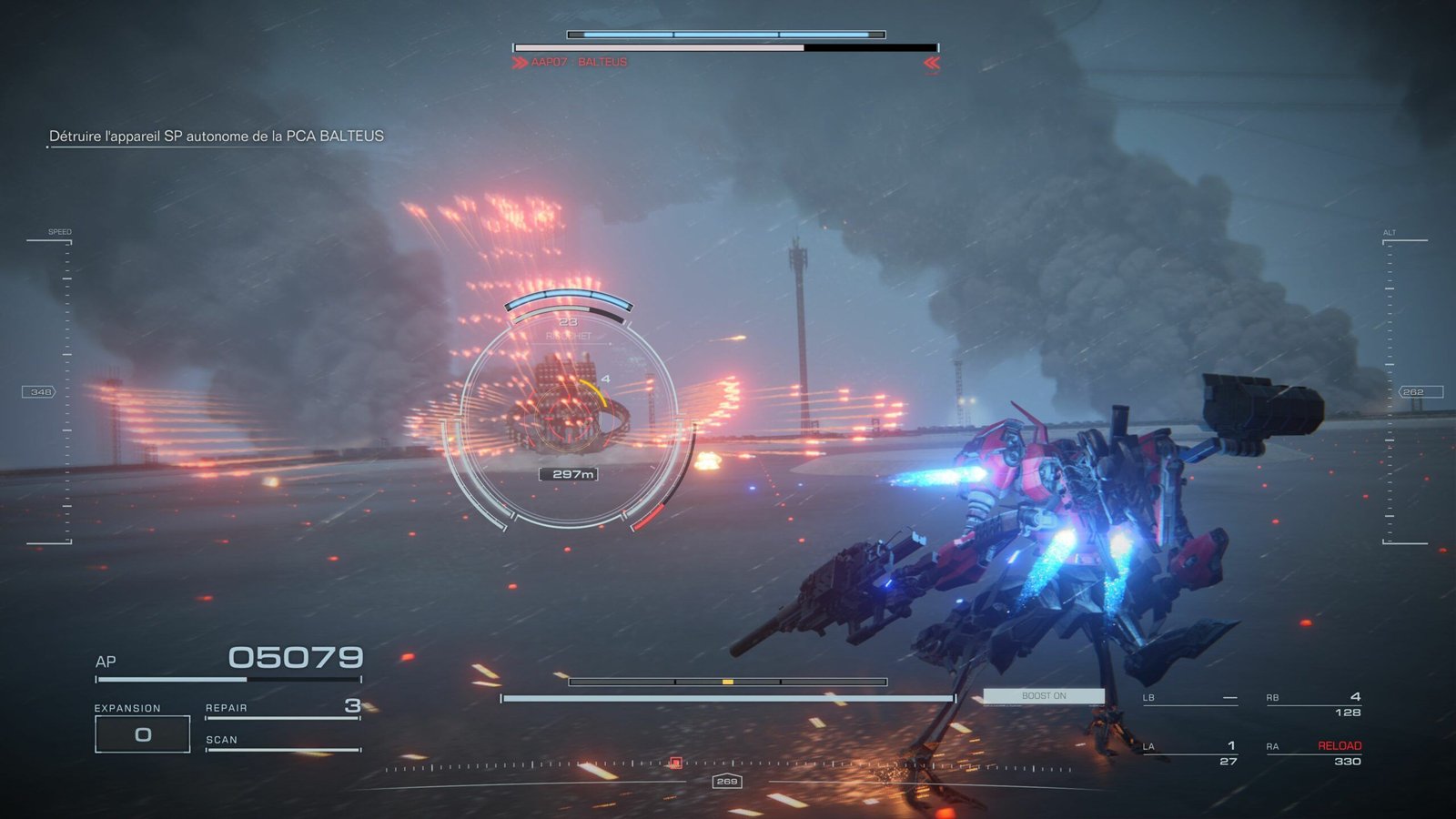Expand the right compass heading marker 262

pos(1412,390)
